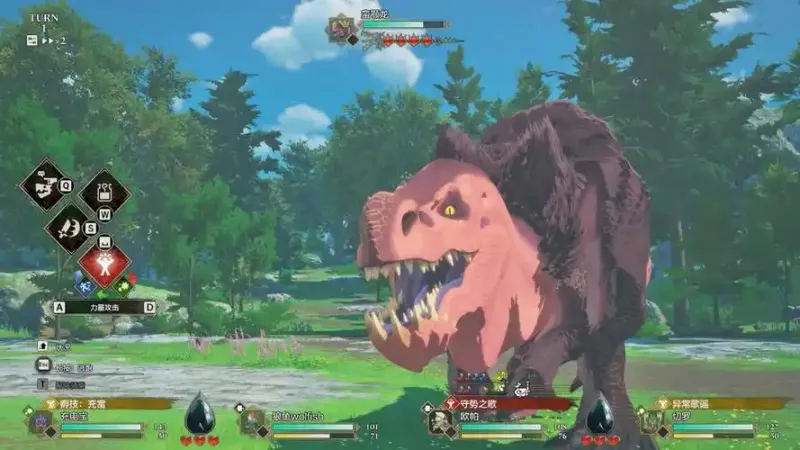Select the leftmost party member's purple portrait
Image resolution: width=800 pixels, height=450 pixels.
tap(42, 421)
